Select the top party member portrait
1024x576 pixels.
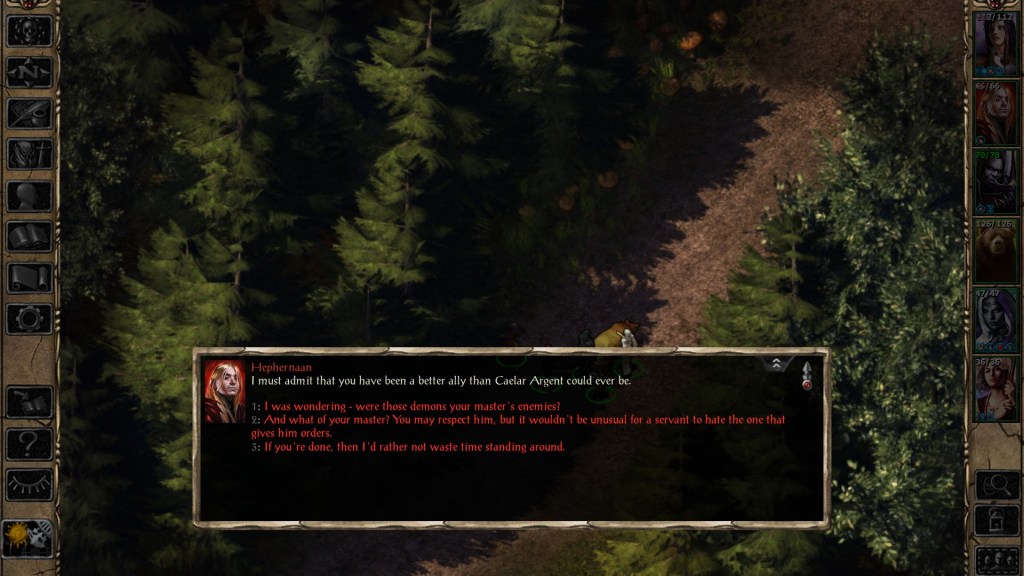[x=995, y=45]
